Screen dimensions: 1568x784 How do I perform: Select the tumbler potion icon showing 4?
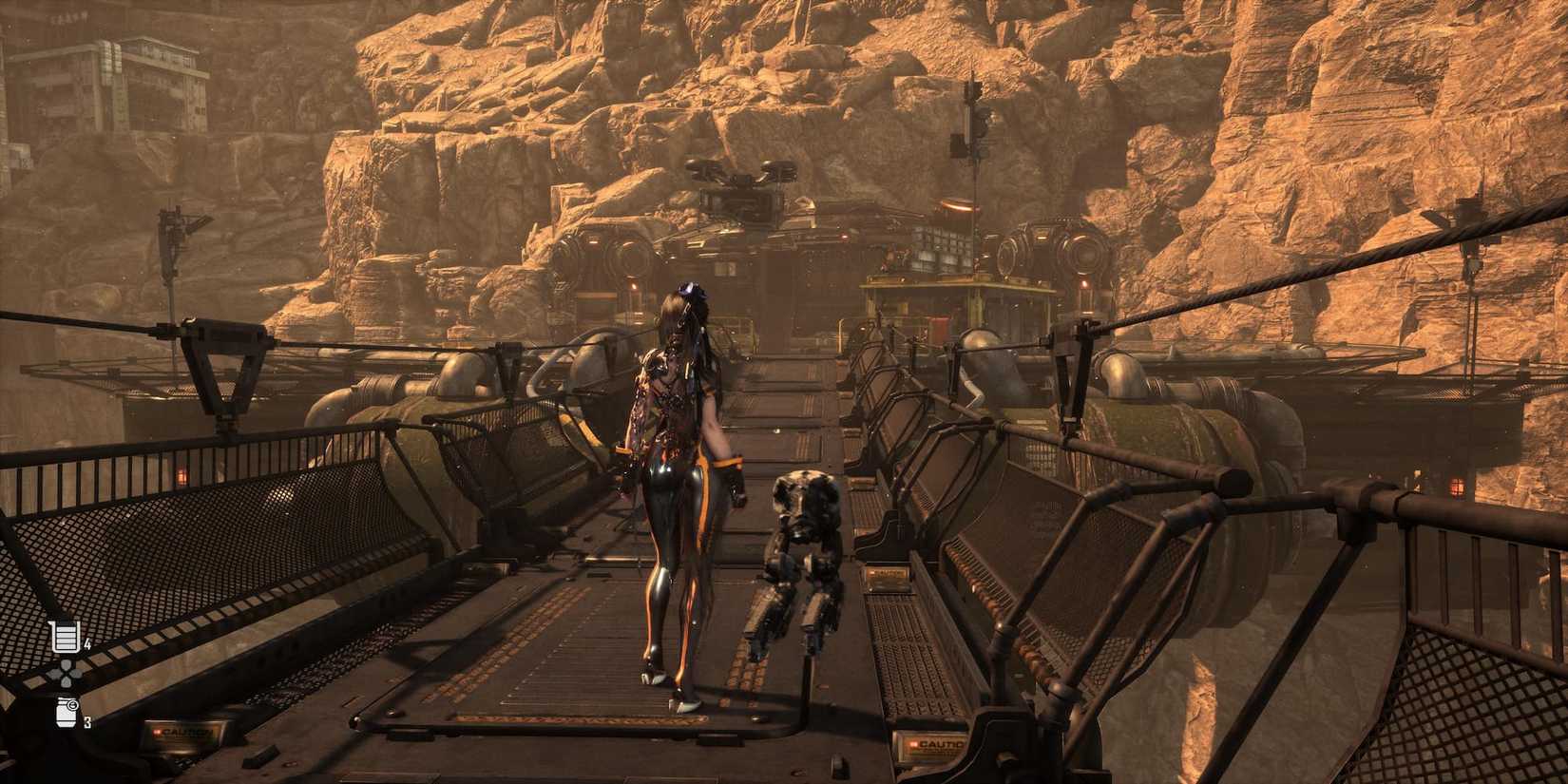65,637
